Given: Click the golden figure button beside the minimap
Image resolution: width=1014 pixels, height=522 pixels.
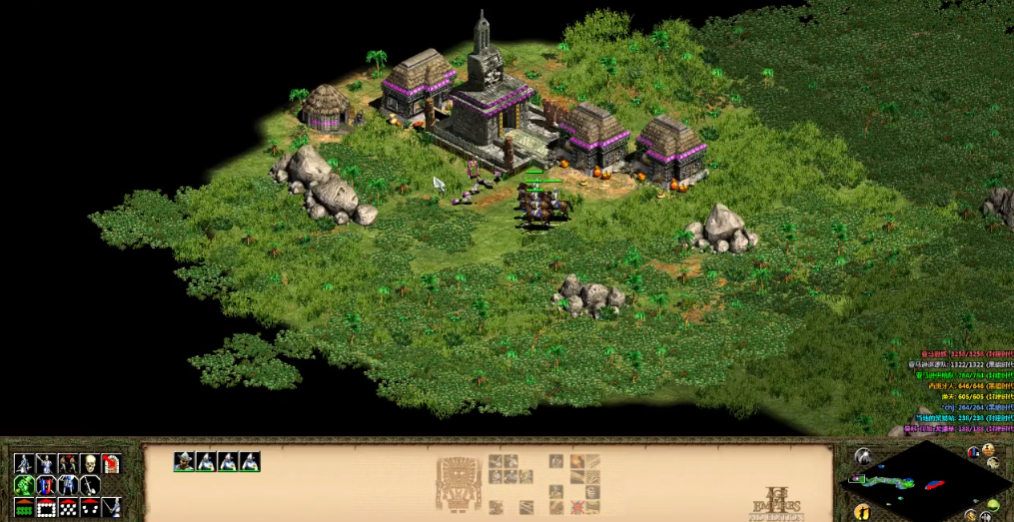Looking at the screenshot, I should 861,512.
